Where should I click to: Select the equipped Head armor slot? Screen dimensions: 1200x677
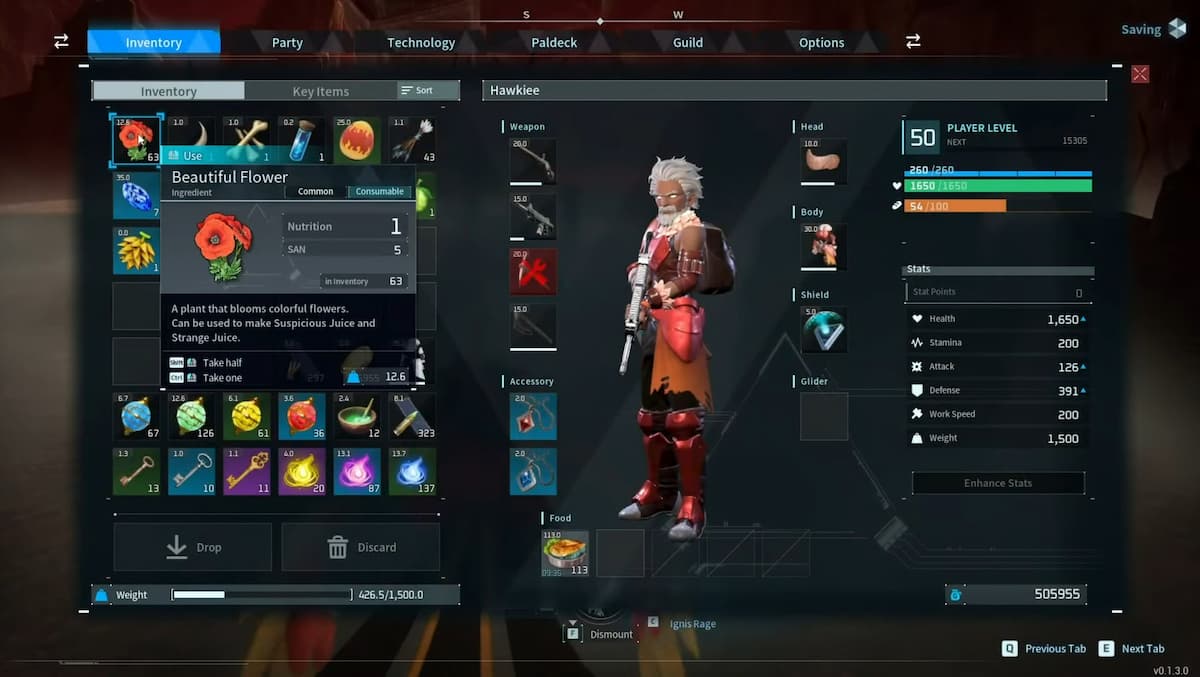(823, 162)
